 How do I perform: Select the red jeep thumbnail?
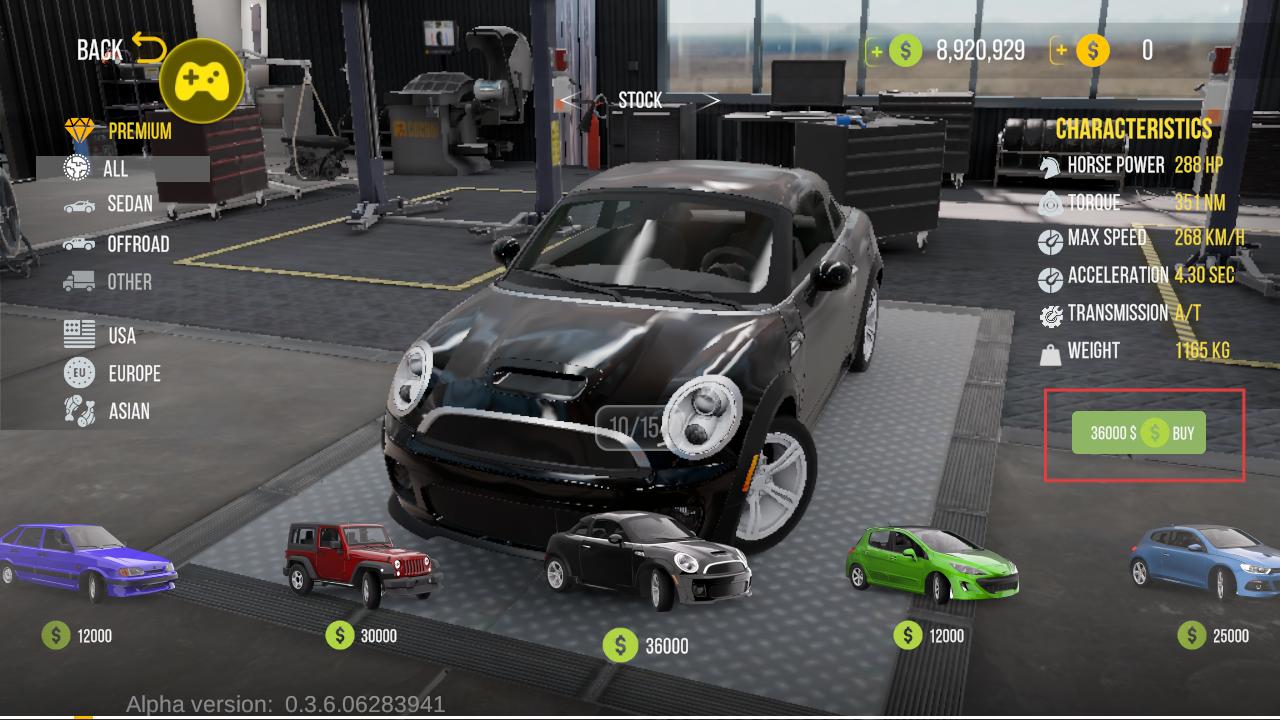click(361, 564)
